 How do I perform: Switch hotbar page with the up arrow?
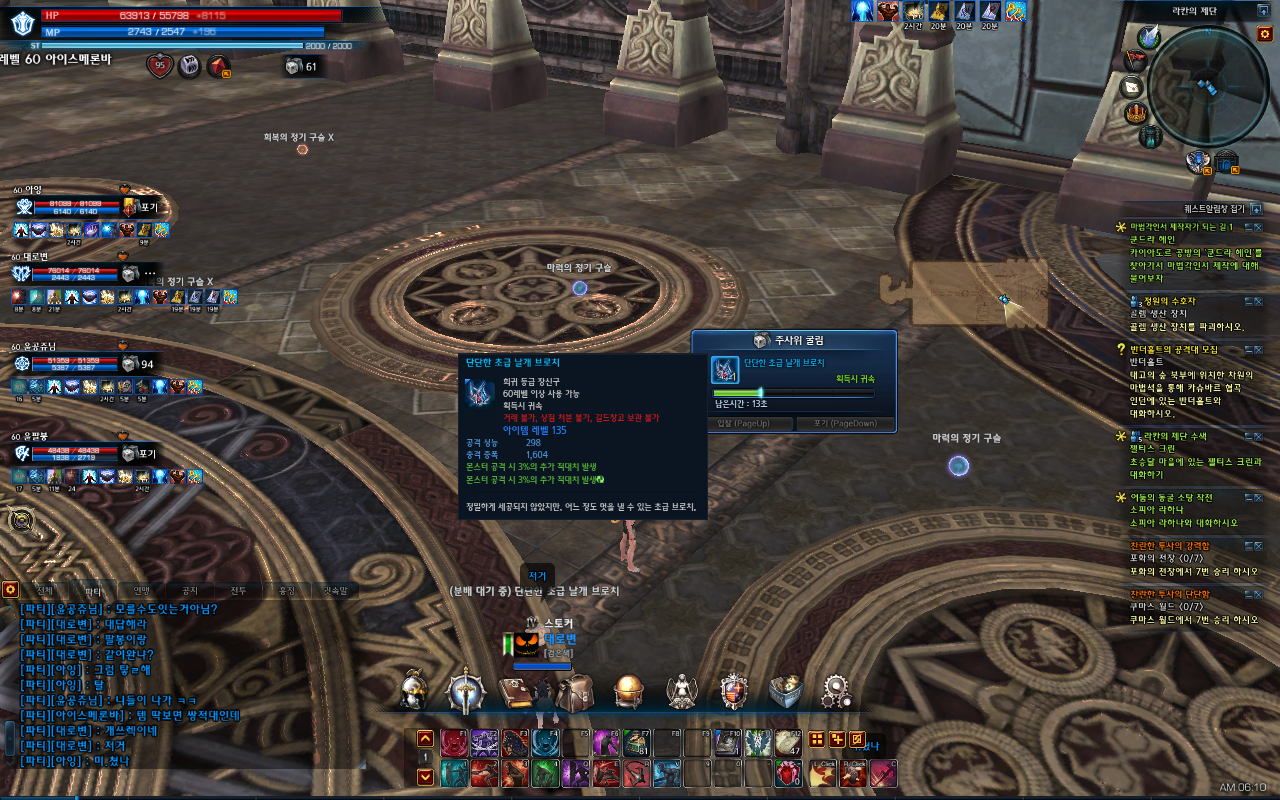(425, 739)
